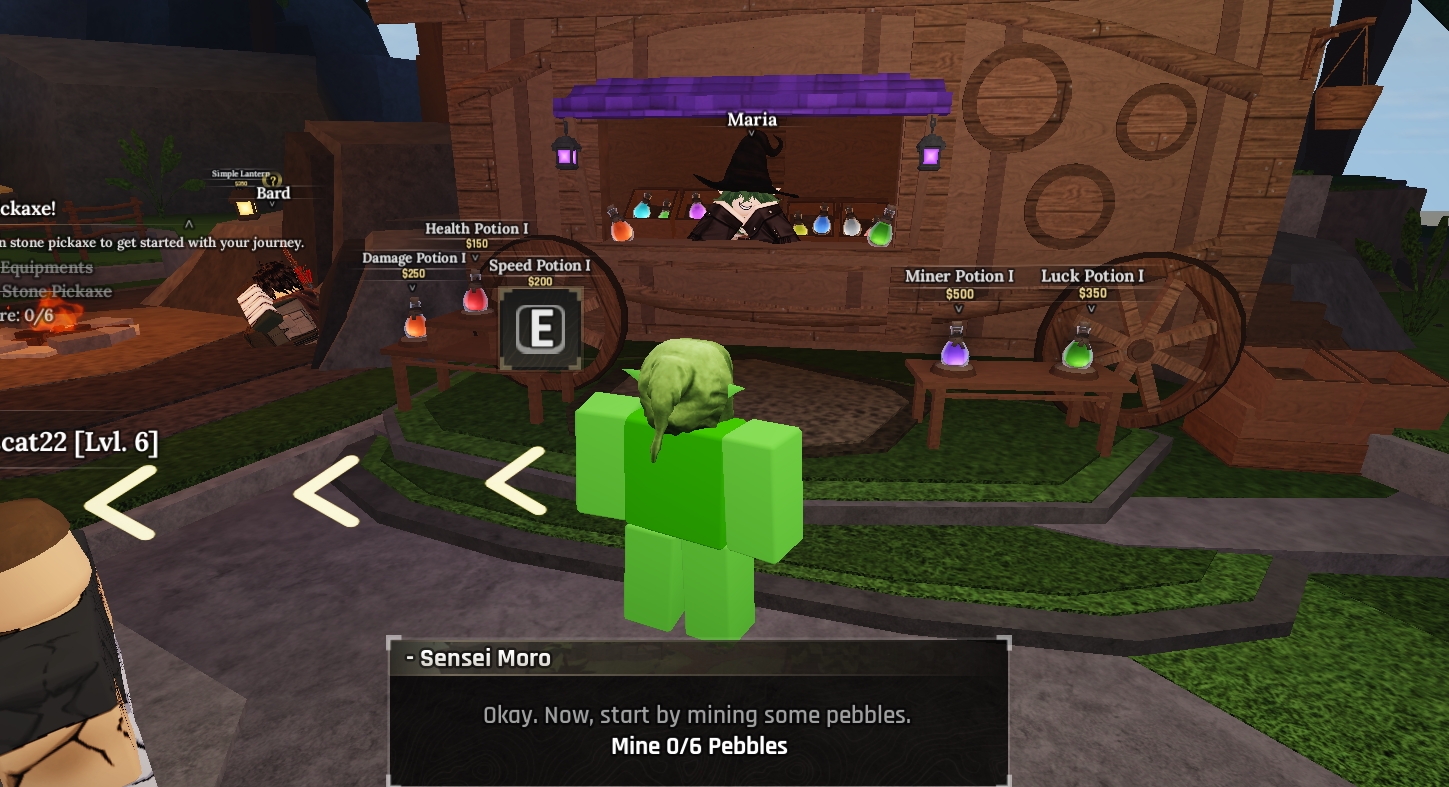This screenshot has width=1449, height=787.
Task: Open the chevron under the Bard label
Action: [x=273, y=204]
